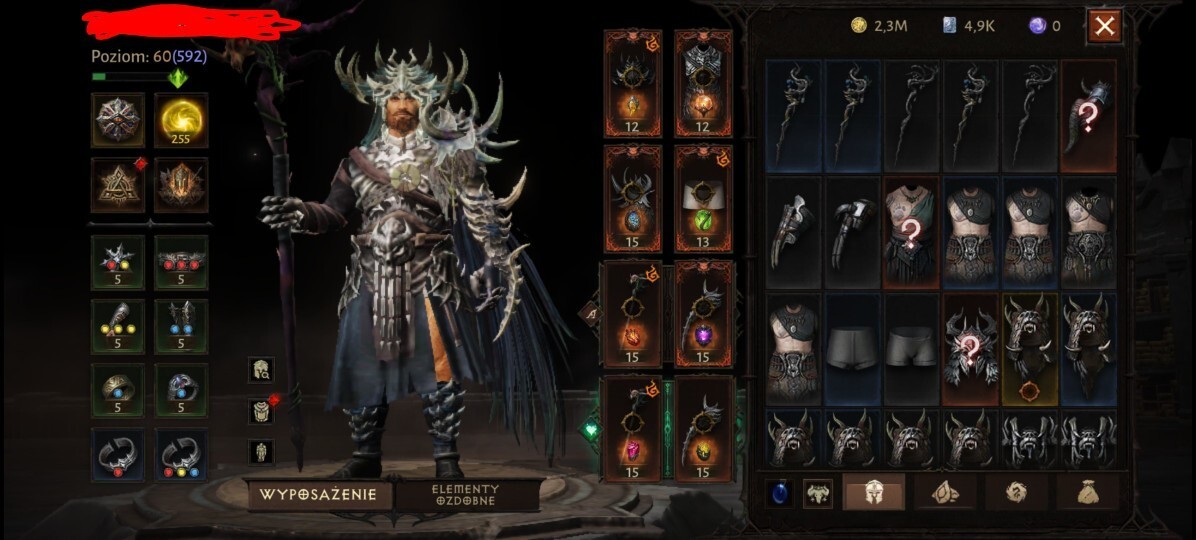The height and width of the screenshot is (540, 1196).
Task: Click the blue orb icon below inventory
Action: pyautogui.click(x=780, y=492)
